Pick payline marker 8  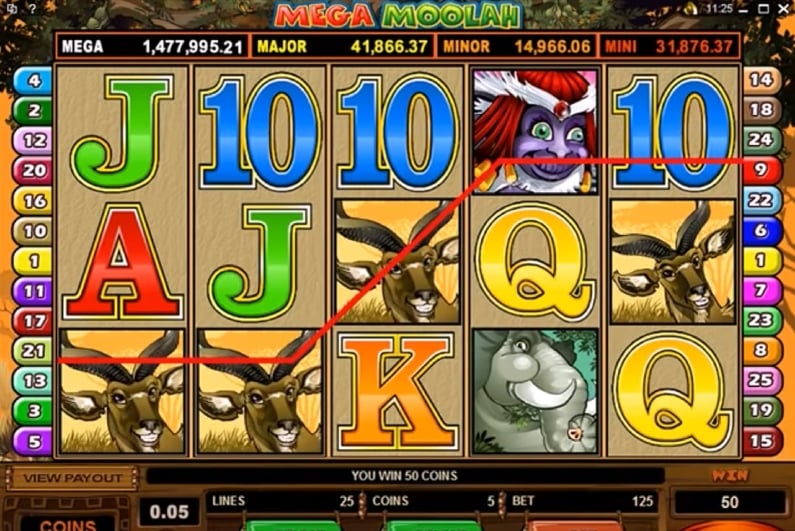(761, 351)
